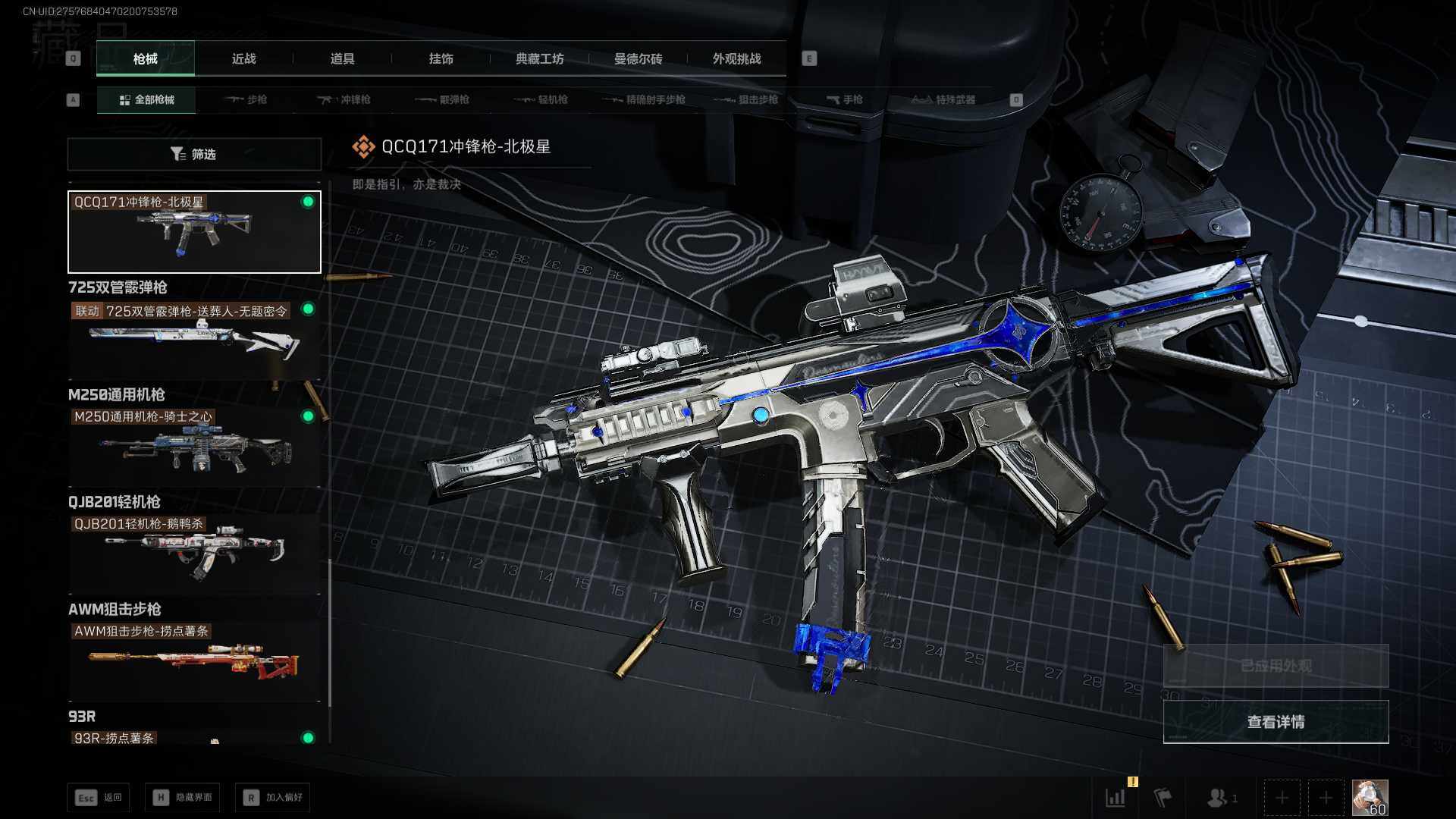This screenshot has height=819, width=1456.
Task: Open the 曼德尔砖 tab
Action: (638, 58)
